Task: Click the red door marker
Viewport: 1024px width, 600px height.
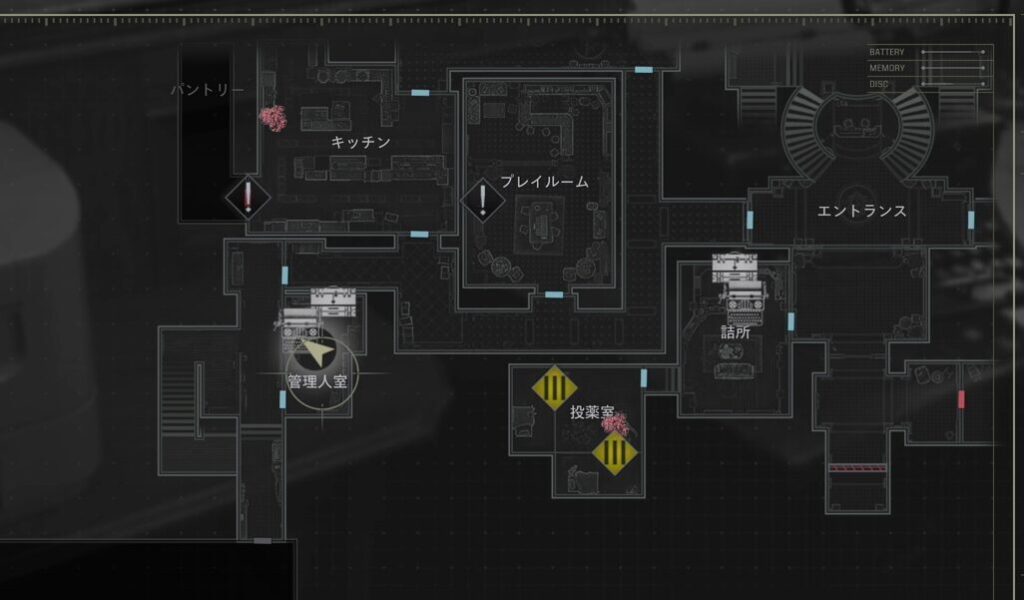Action: (961, 399)
